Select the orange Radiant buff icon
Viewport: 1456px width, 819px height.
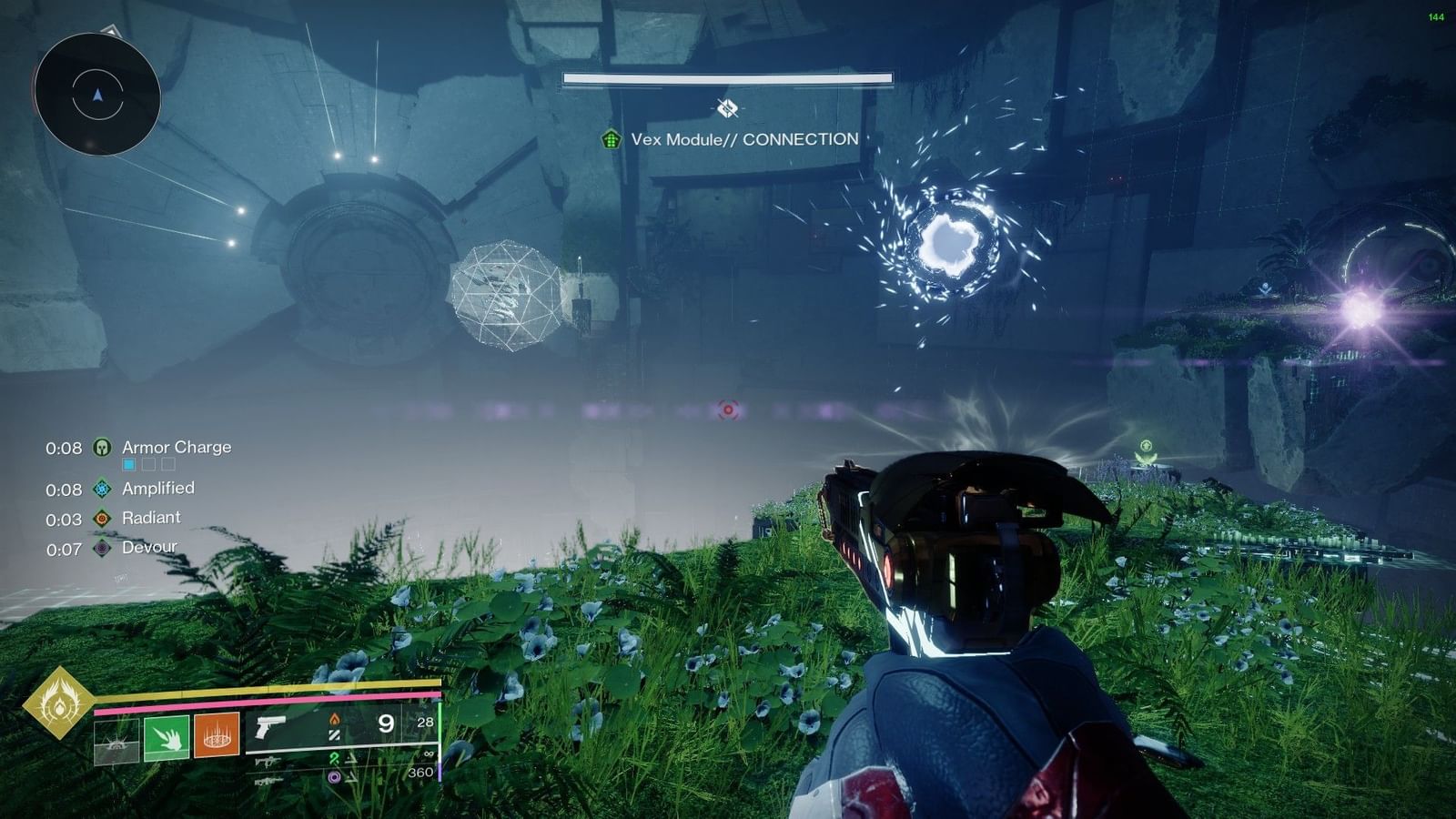101,519
